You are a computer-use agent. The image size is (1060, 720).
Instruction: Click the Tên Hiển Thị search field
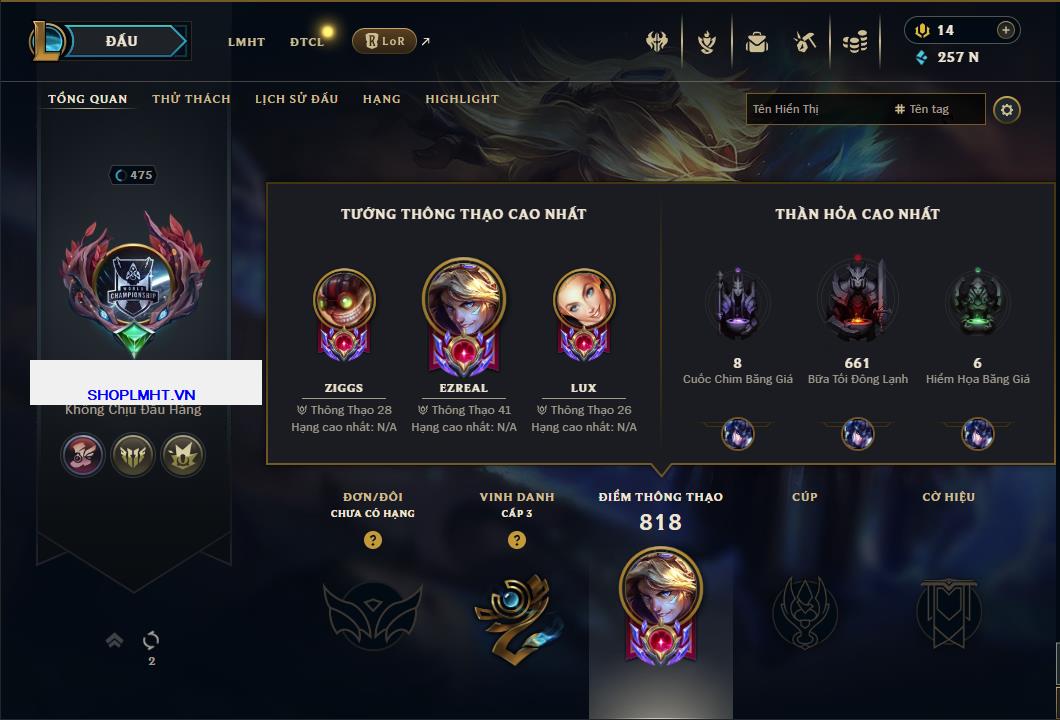(815, 109)
